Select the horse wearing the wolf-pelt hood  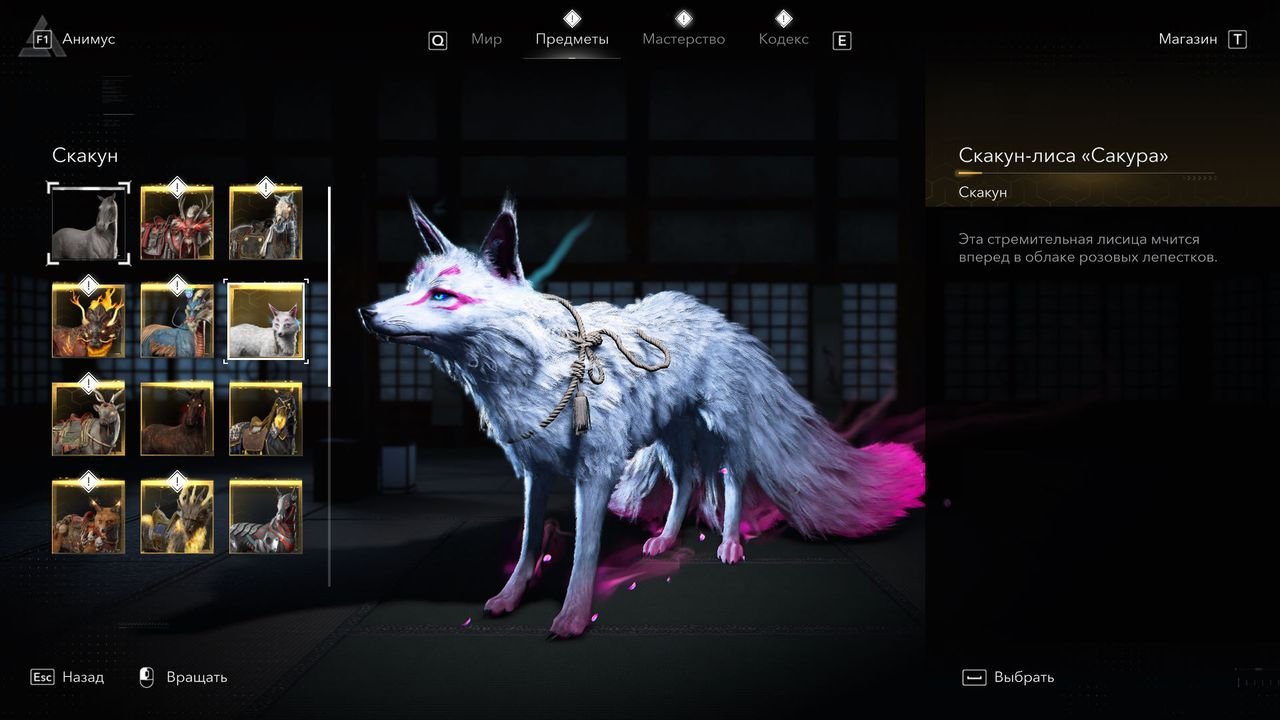pyautogui.click(x=266, y=223)
